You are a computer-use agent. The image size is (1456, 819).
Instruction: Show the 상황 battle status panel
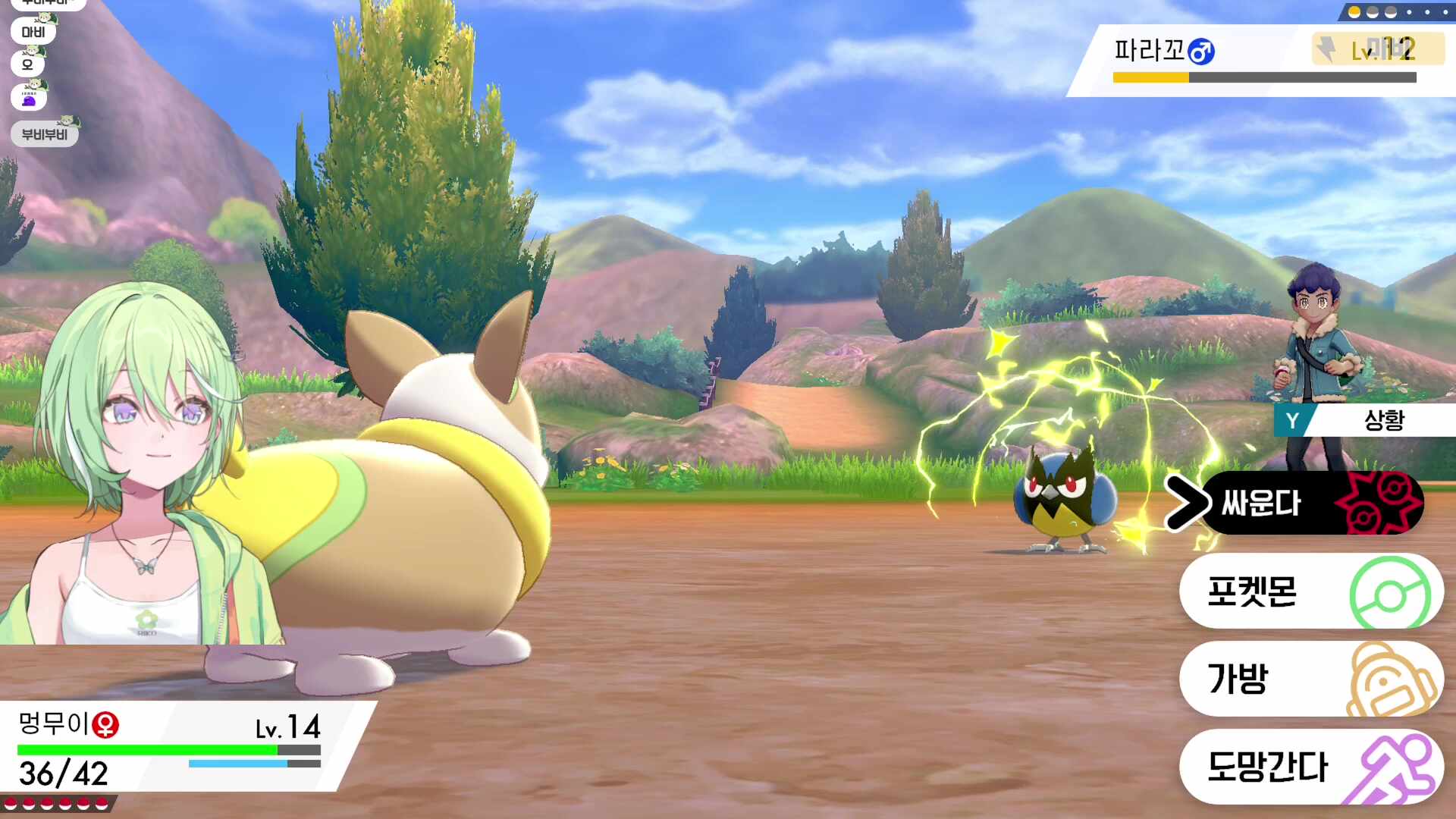point(1363,420)
